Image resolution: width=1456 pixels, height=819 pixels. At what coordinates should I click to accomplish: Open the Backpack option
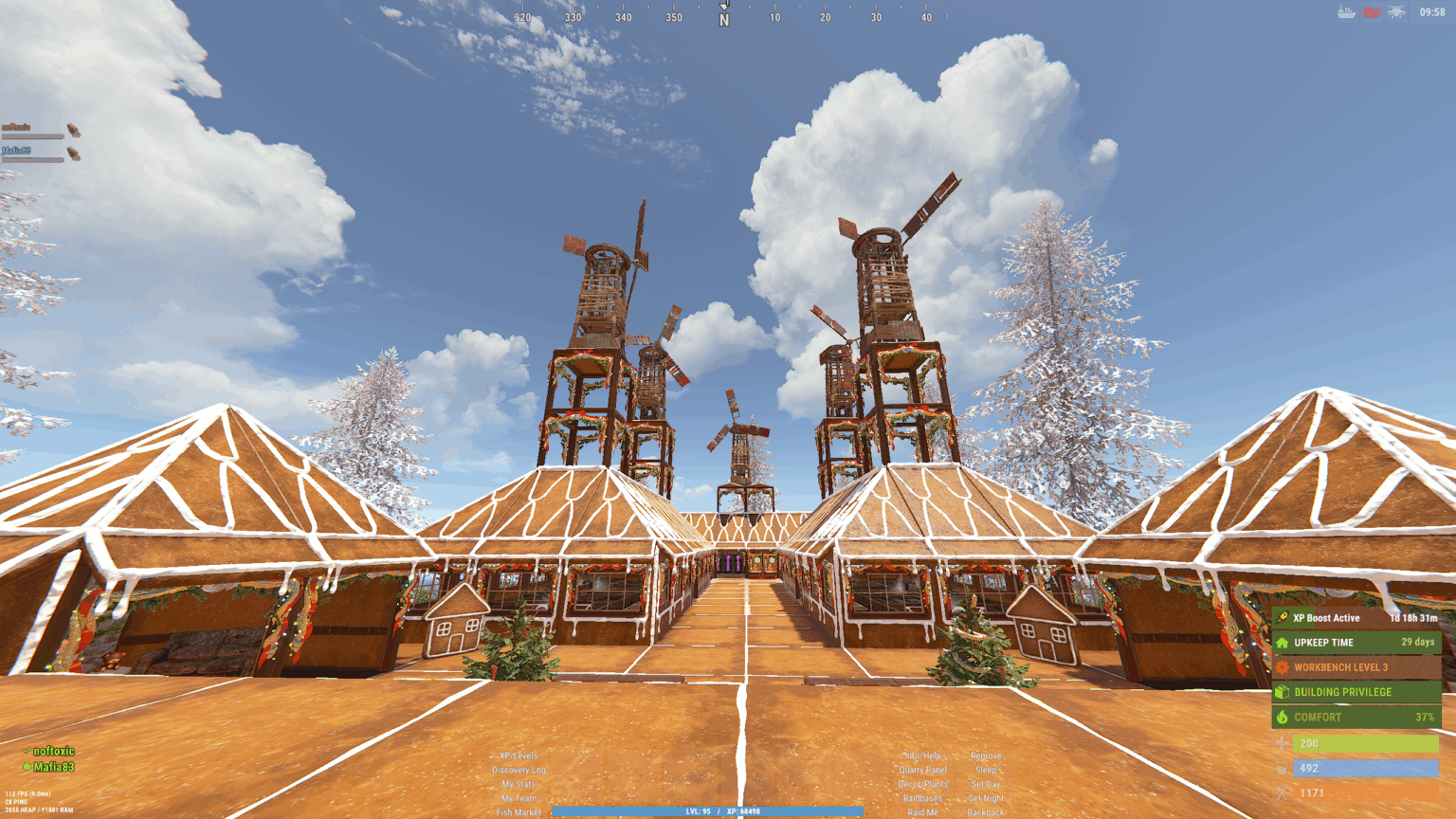click(x=987, y=812)
